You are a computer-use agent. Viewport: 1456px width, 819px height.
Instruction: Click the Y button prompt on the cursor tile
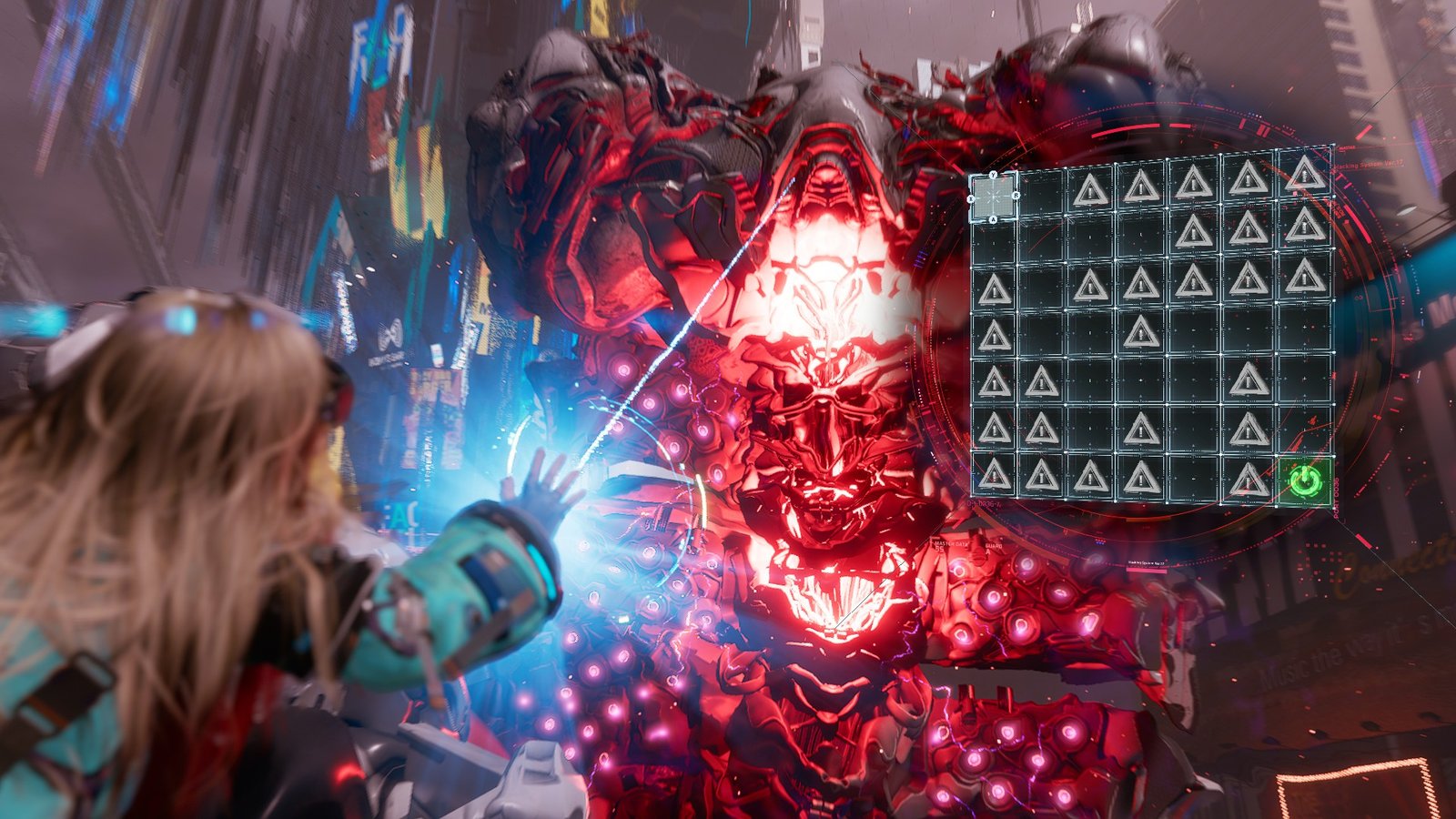[993, 175]
